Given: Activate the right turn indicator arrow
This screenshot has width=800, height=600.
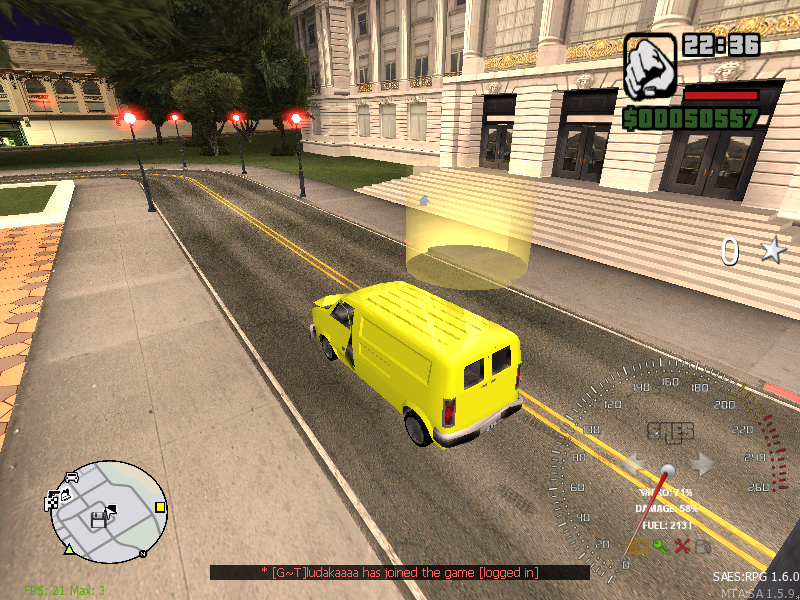Looking at the screenshot, I should (x=703, y=464).
